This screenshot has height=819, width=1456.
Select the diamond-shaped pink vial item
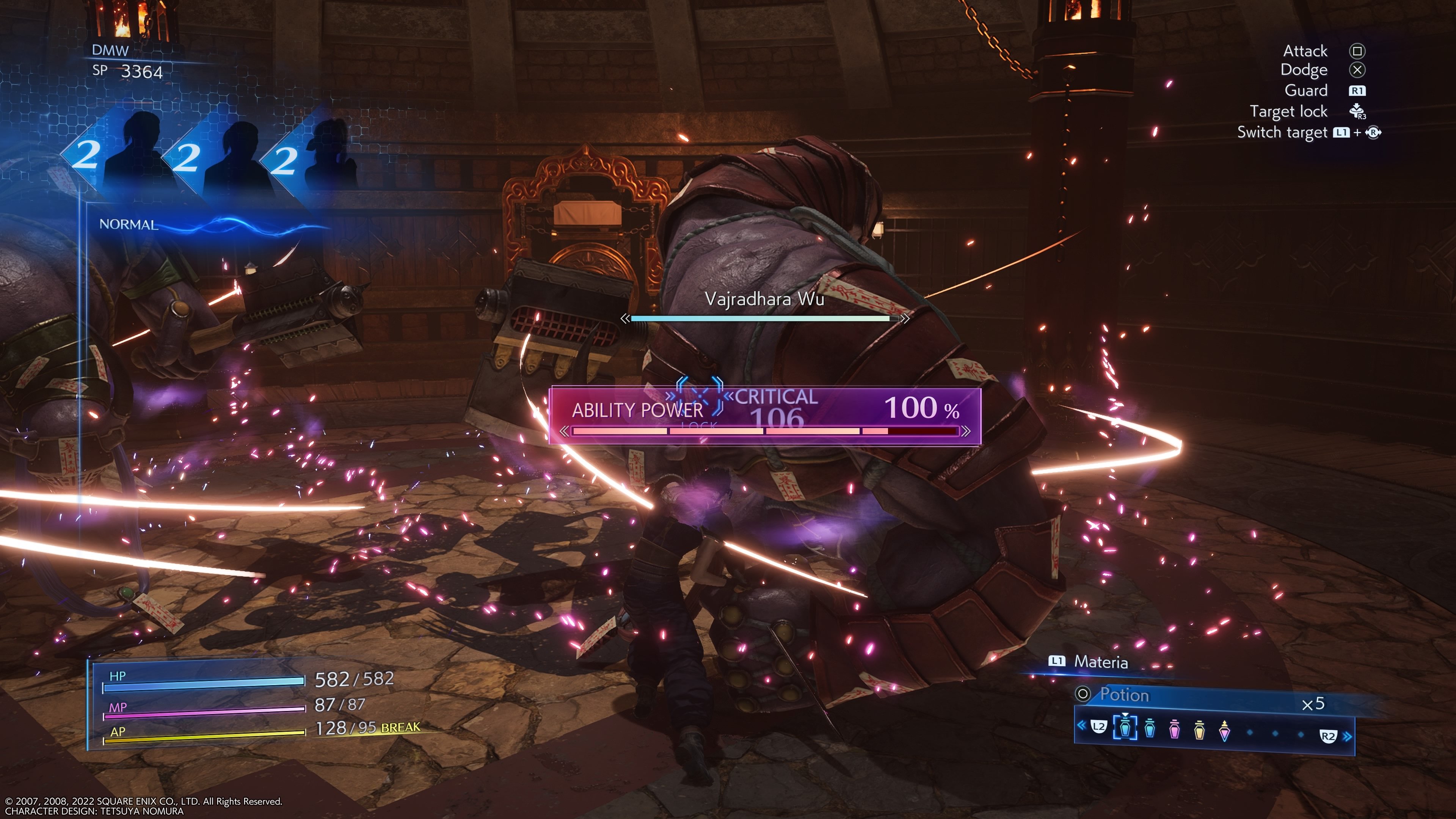(x=1224, y=731)
